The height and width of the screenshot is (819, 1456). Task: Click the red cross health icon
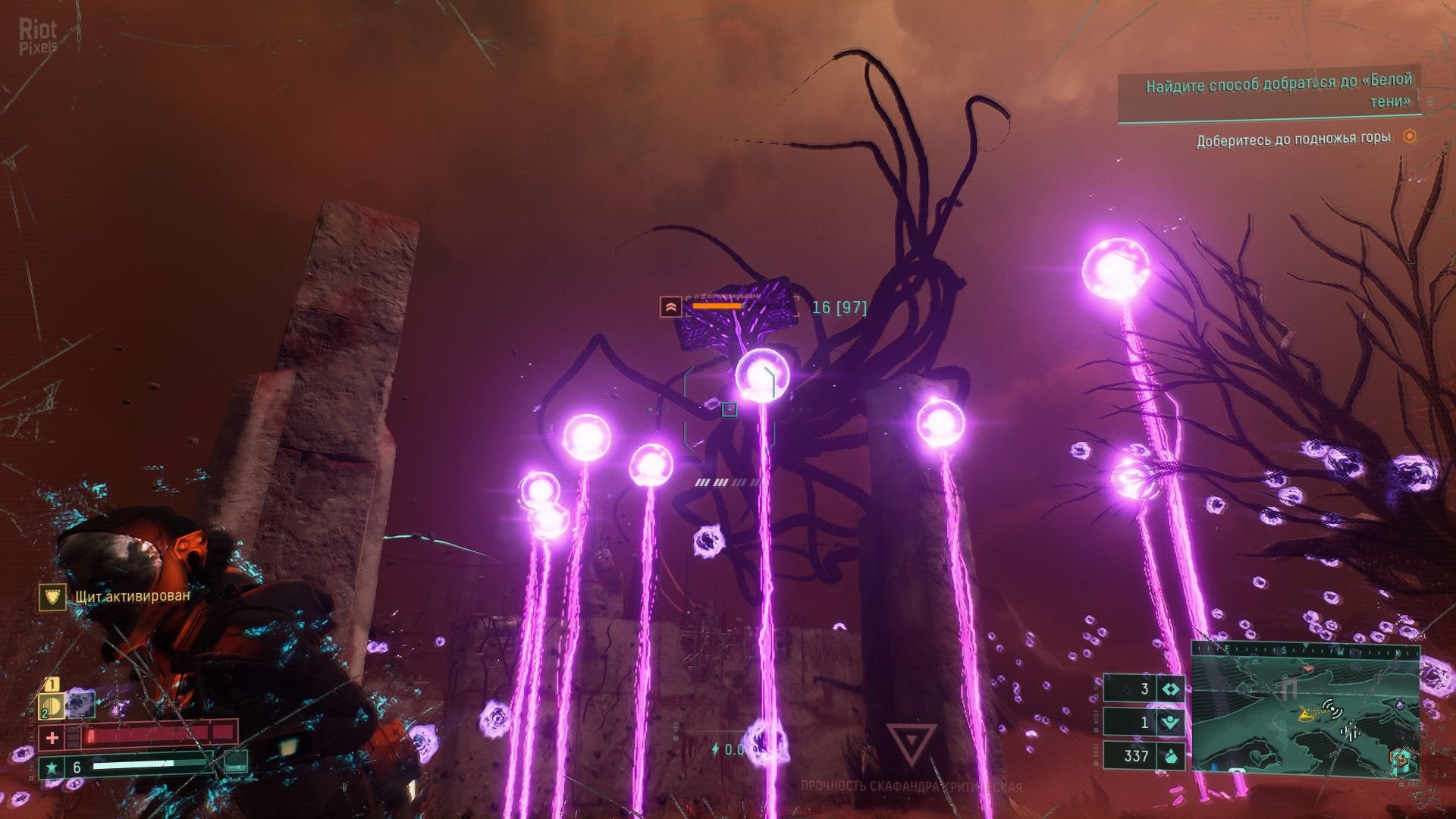pyautogui.click(x=52, y=736)
